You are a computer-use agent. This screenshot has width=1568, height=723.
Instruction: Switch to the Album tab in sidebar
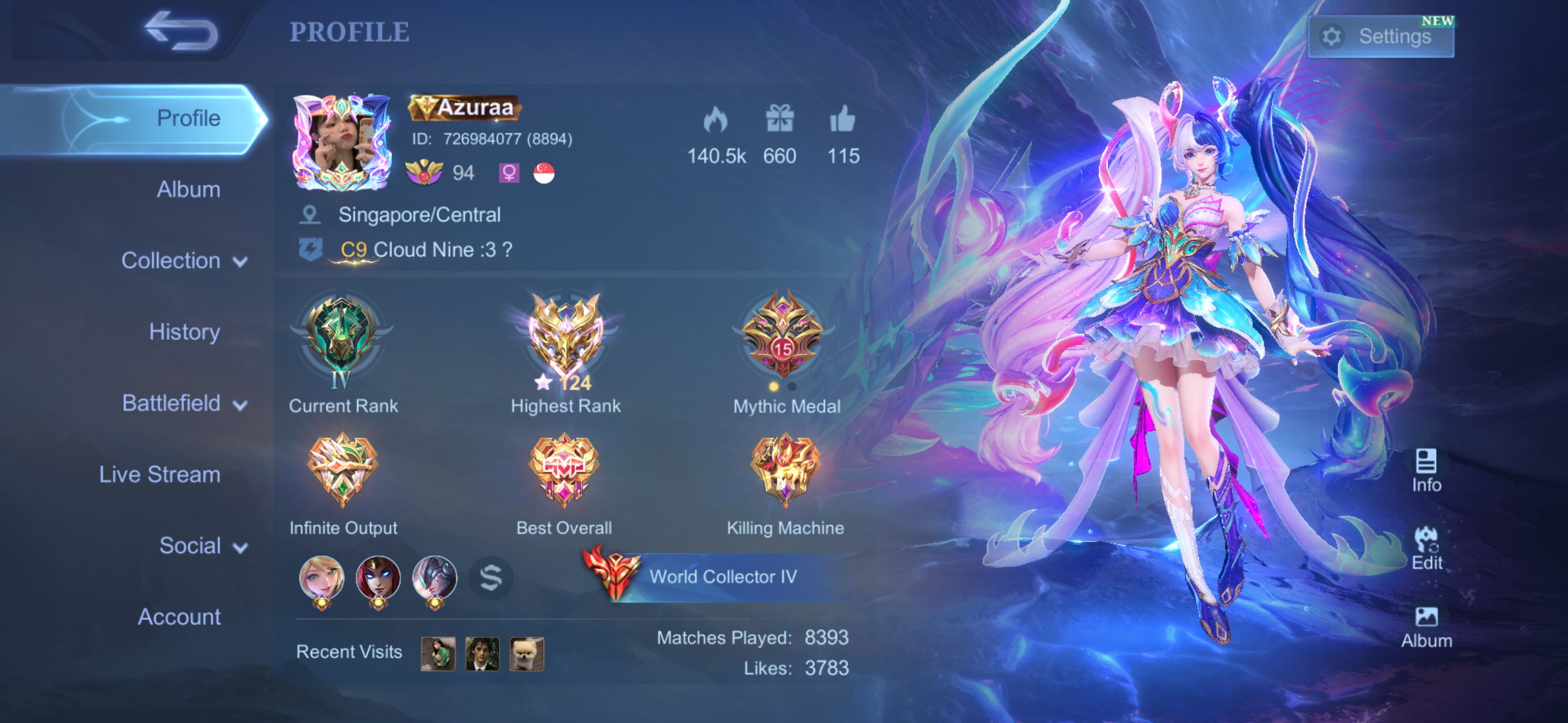[x=188, y=189]
